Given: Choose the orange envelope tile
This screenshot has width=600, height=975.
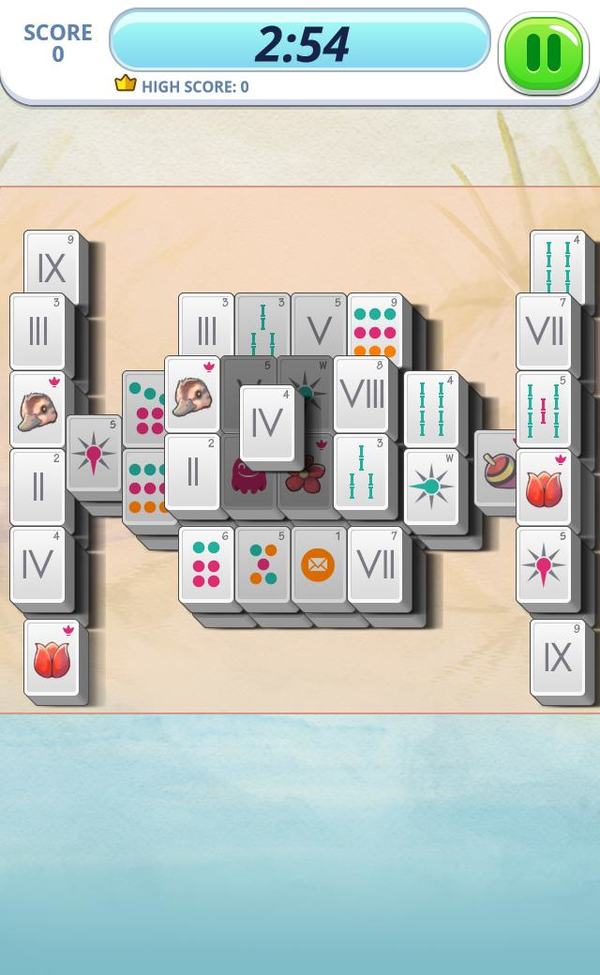Looking at the screenshot, I should [x=318, y=565].
